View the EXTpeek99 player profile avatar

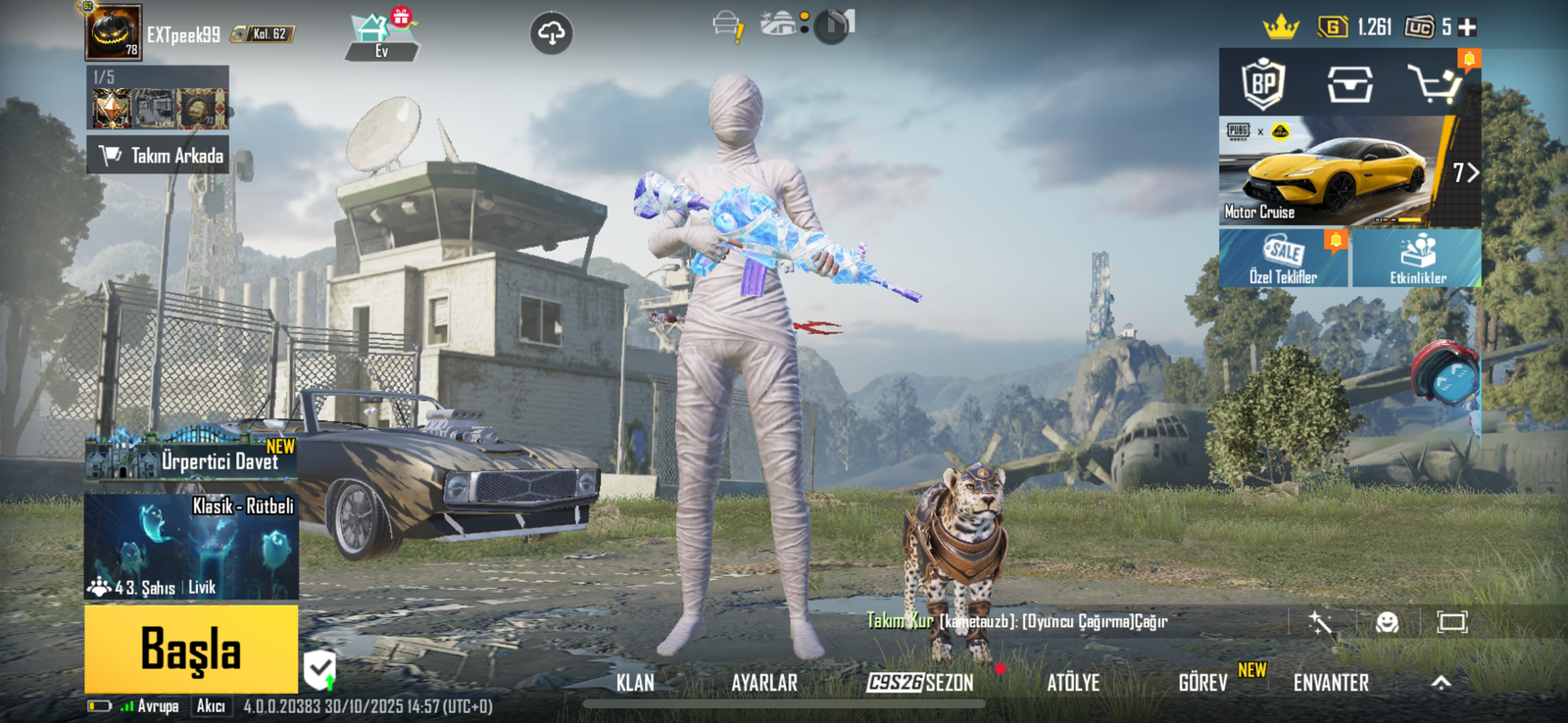[x=114, y=33]
